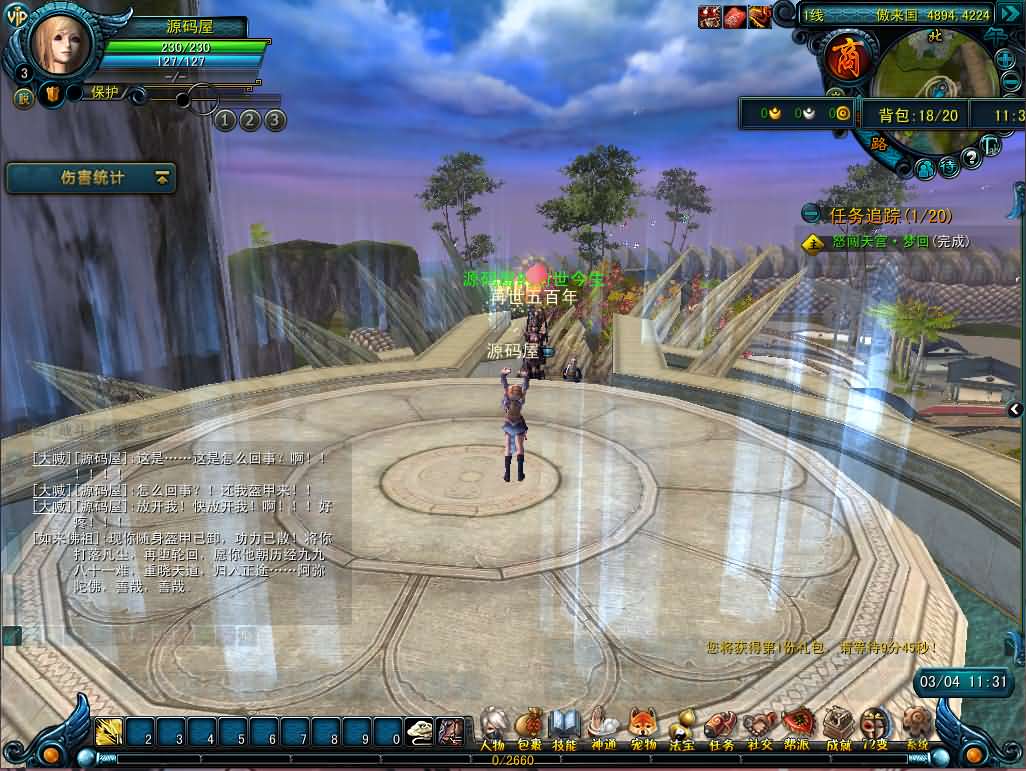Click the minimap question mark help button
1026x771 pixels.
(970, 159)
